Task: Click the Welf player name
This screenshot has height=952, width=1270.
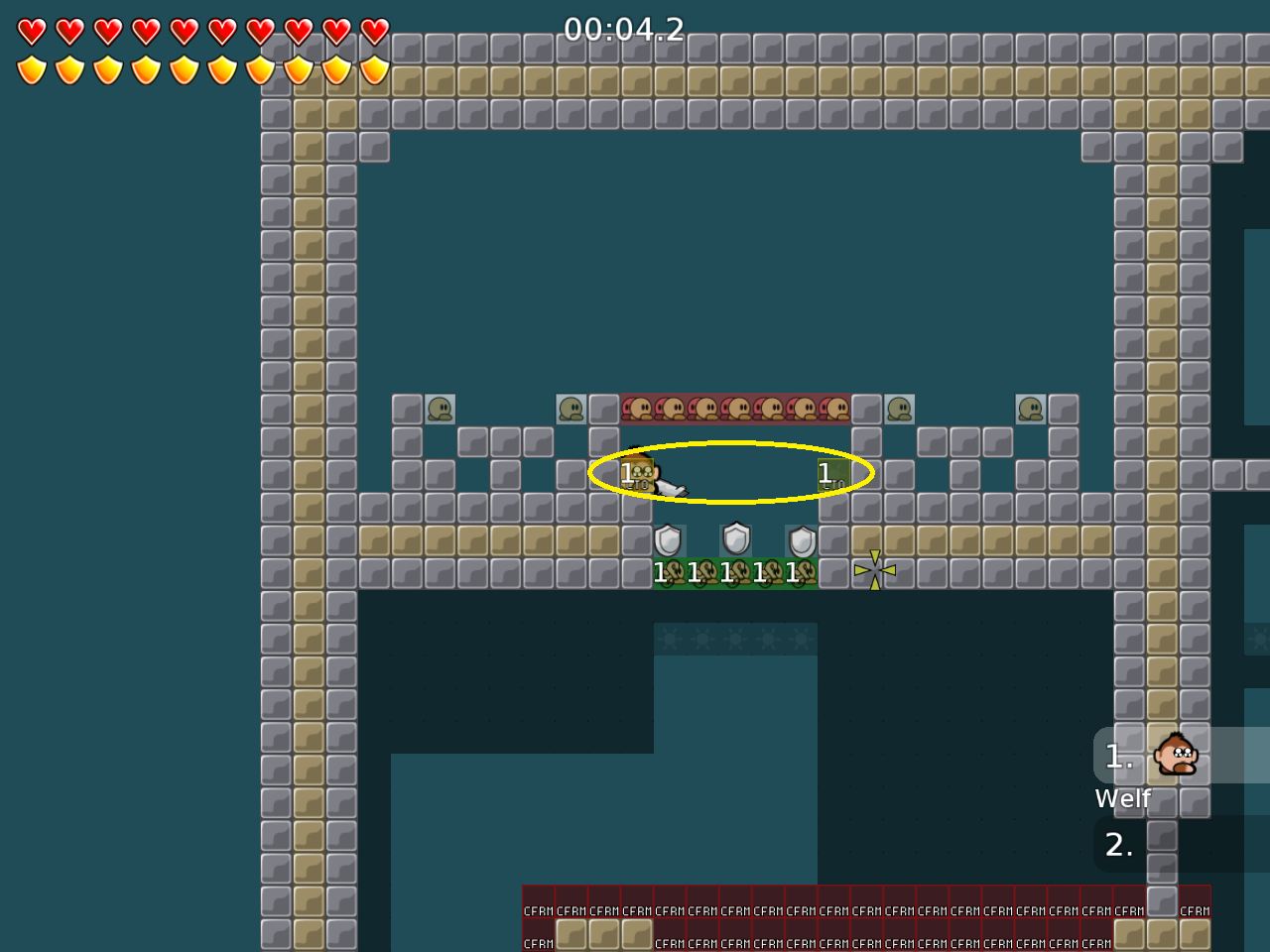Action: [x=1122, y=798]
